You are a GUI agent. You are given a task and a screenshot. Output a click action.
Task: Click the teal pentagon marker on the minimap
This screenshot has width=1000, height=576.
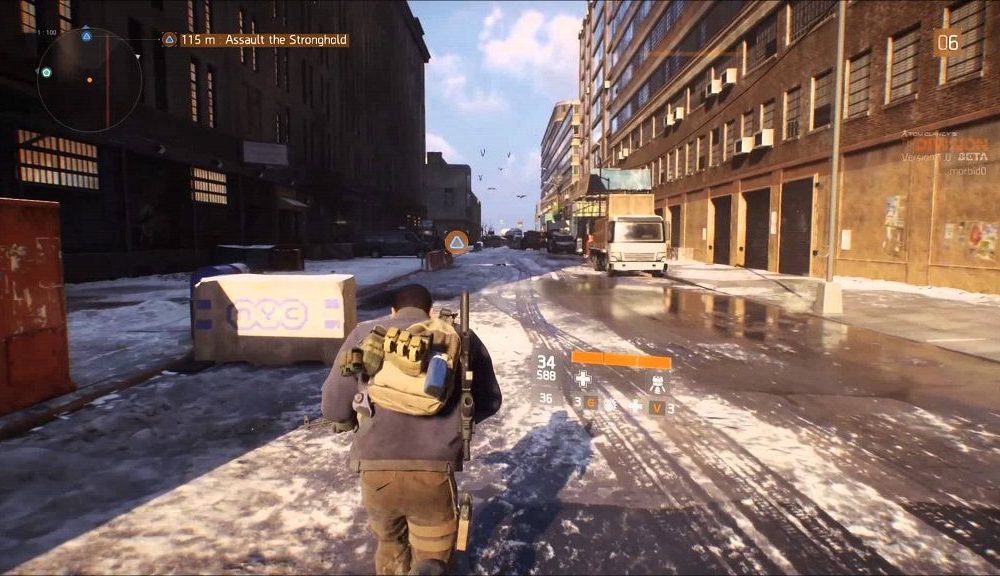click(46, 72)
